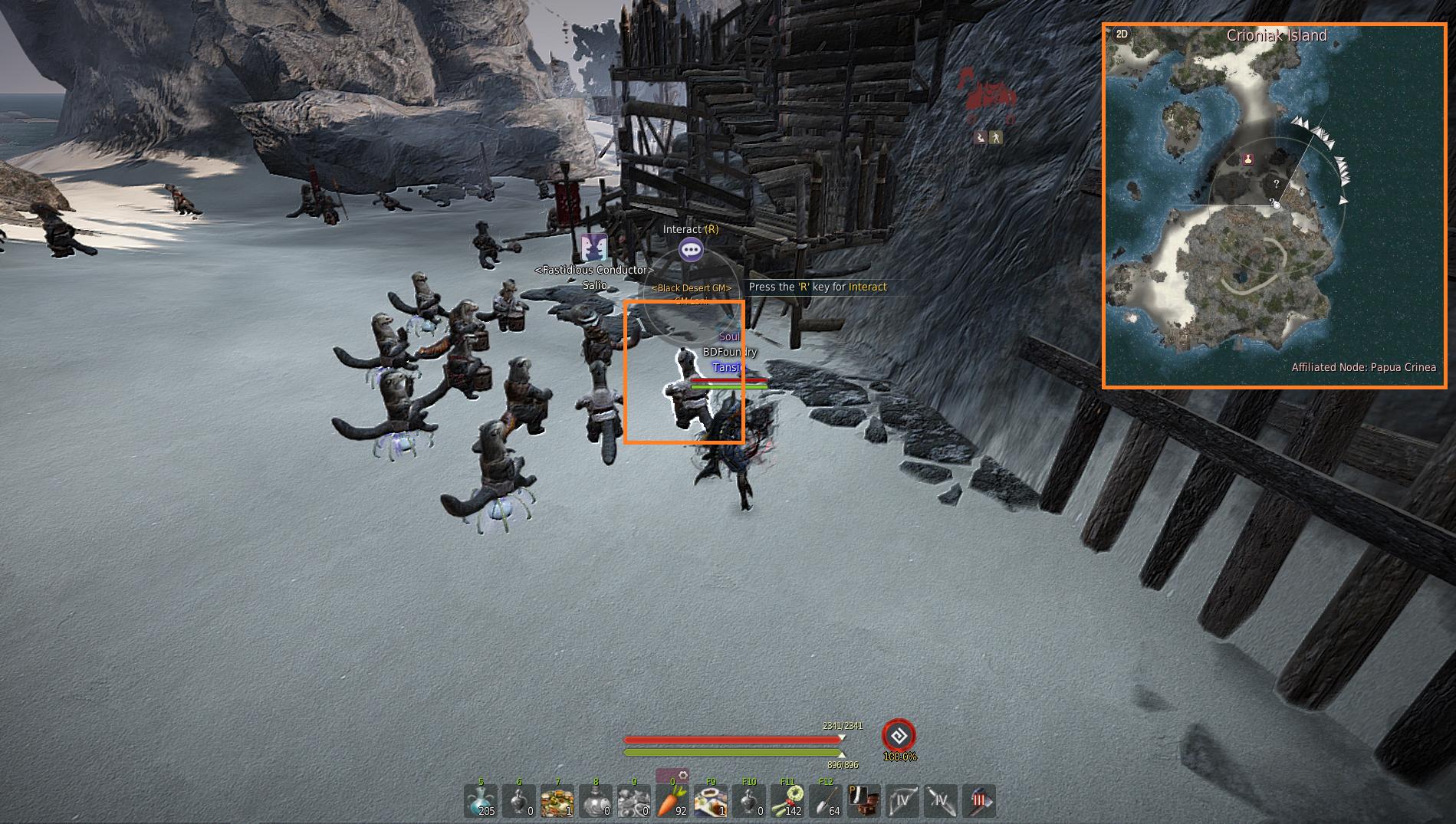Activate the red axe skill marked III

979,802
